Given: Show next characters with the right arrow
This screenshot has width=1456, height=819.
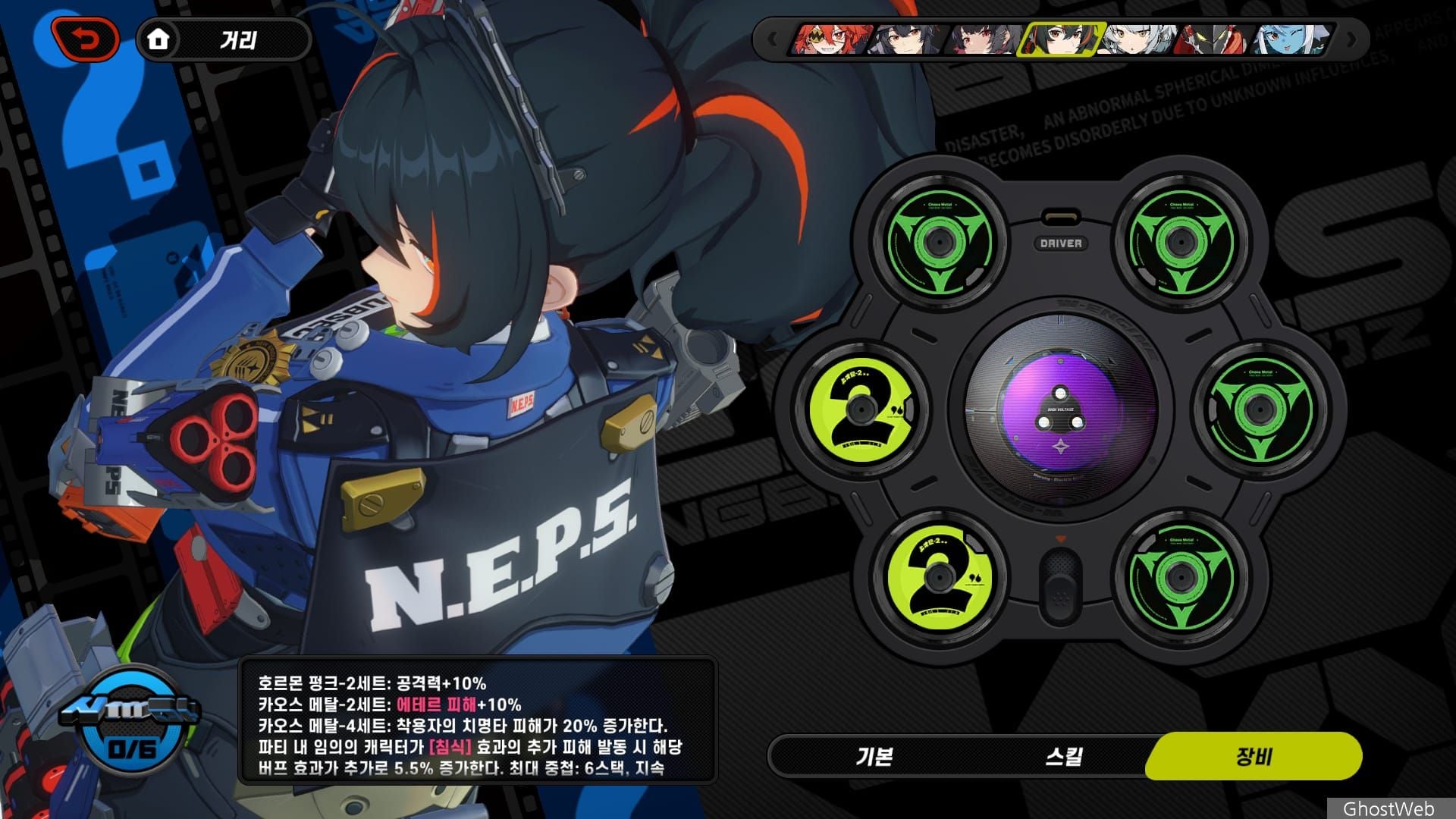Looking at the screenshot, I should (x=1350, y=39).
